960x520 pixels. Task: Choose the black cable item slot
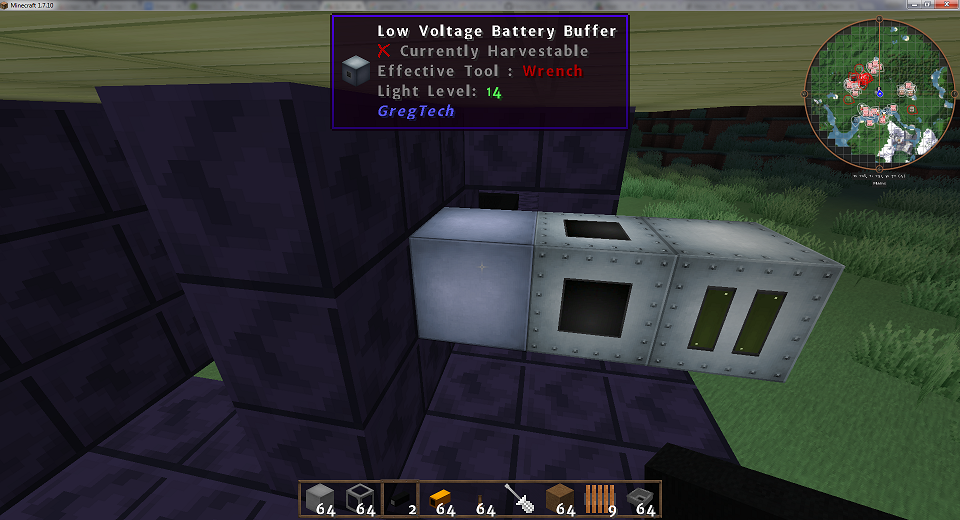[398, 498]
